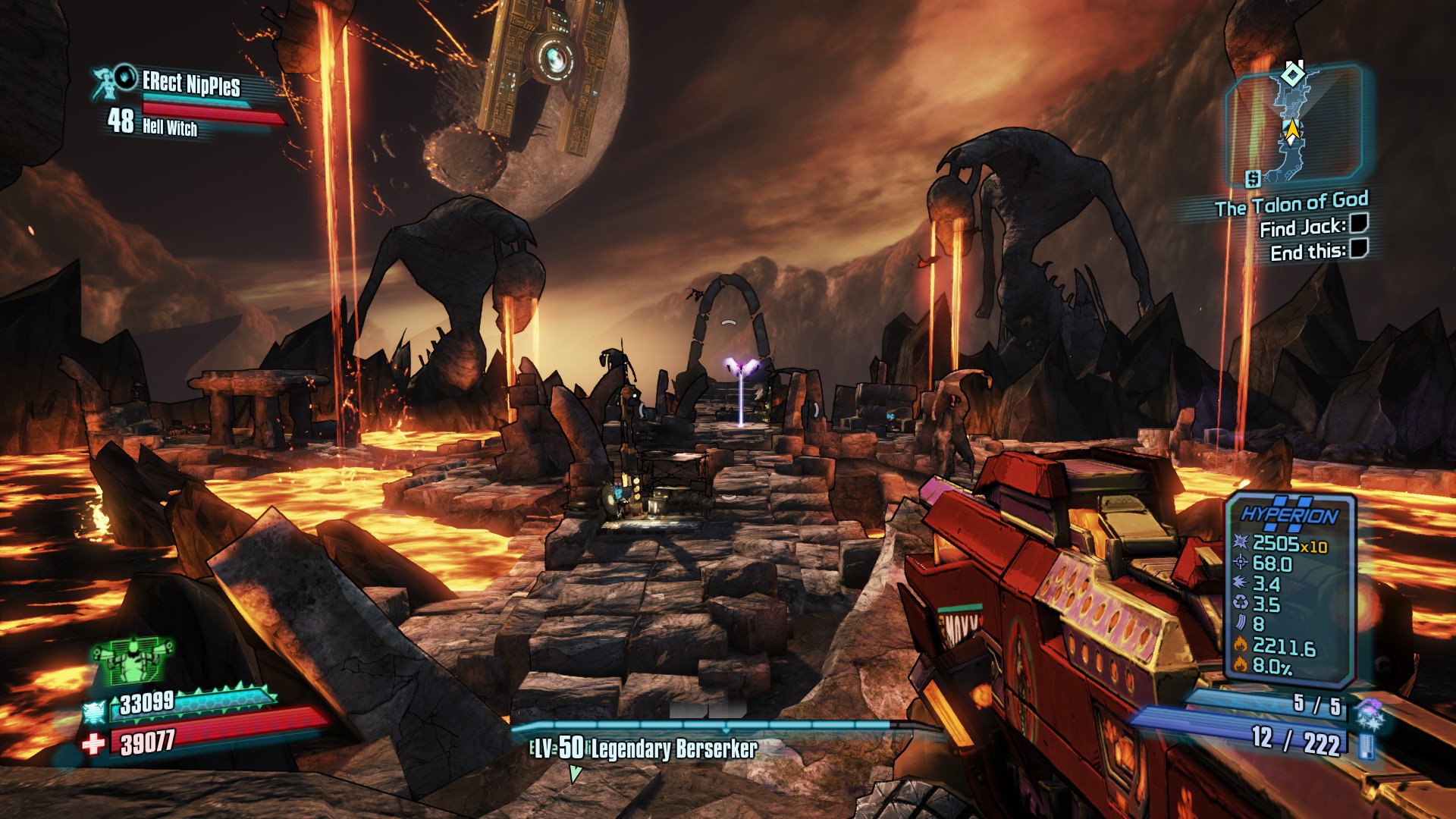Click the Gunzerking action skill icon
Viewport: 1456px width, 819px height.
tap(132, 661)
